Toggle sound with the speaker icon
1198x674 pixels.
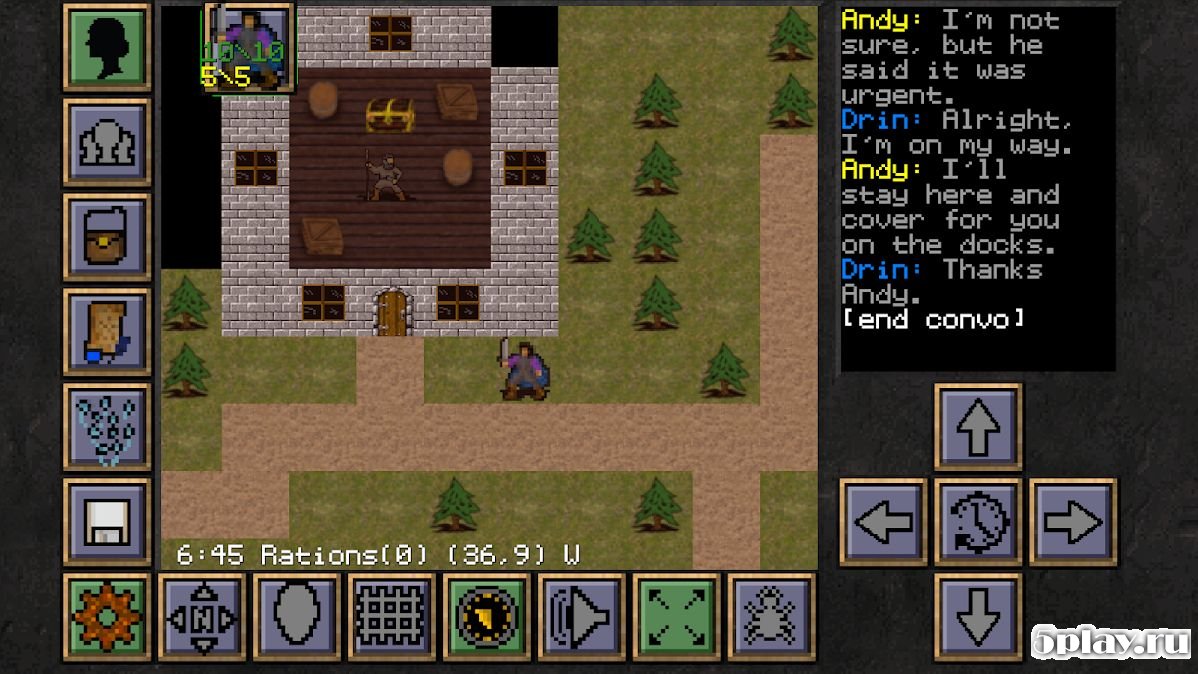point(582,617)
